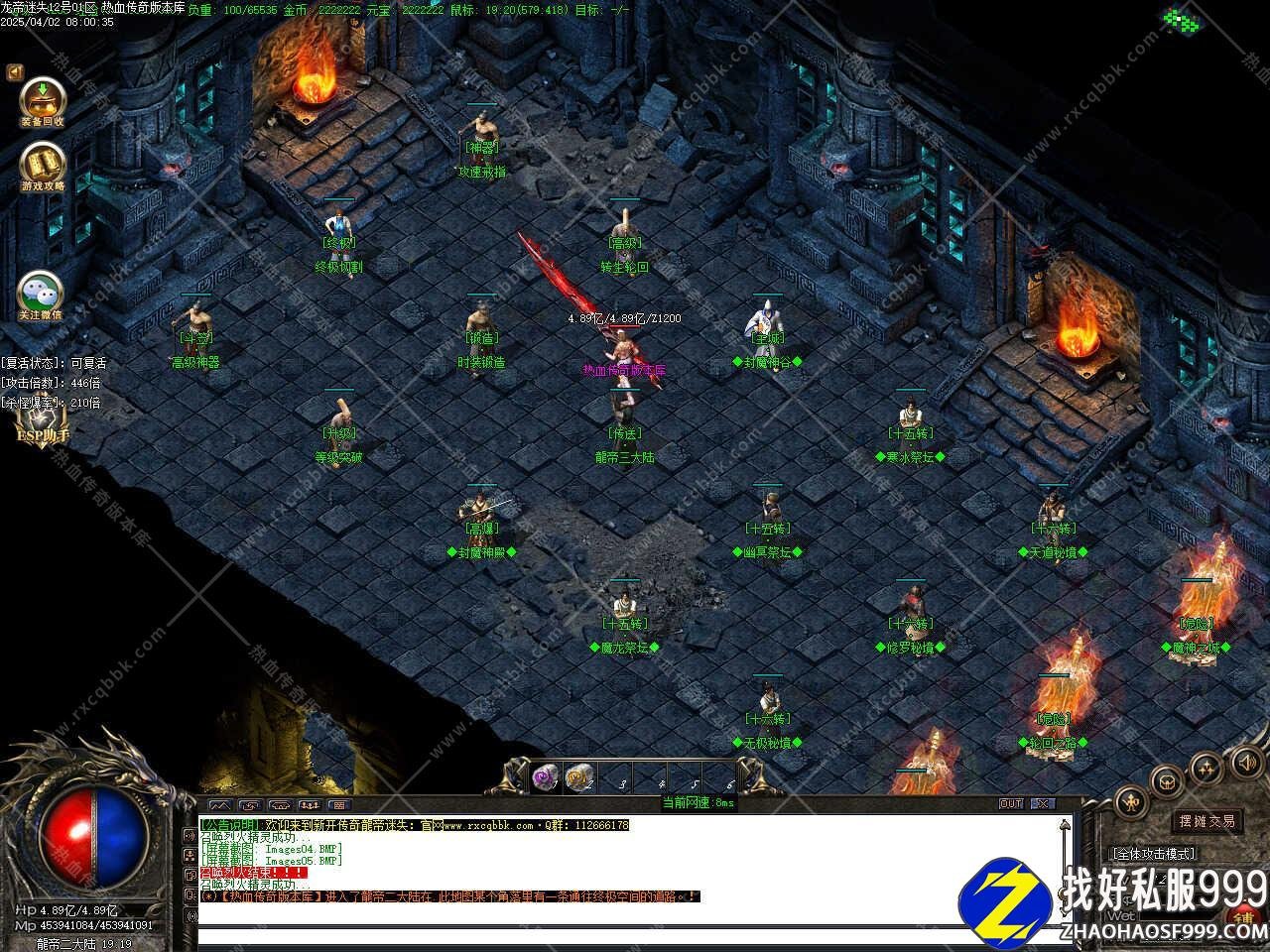Close the chat panel with the X button

click(x=1041, y=803)
